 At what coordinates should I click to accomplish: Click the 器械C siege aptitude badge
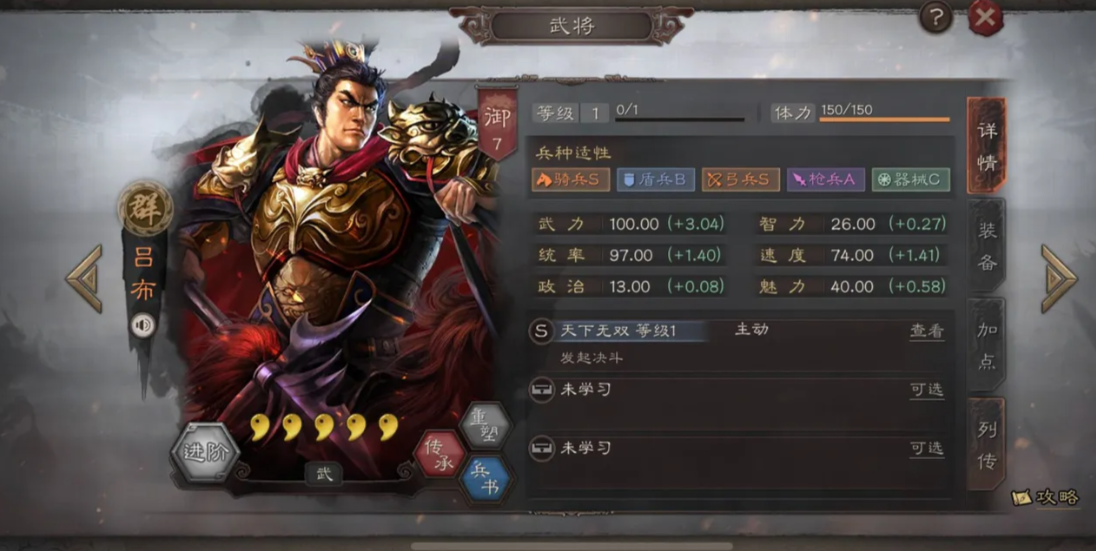(910, 180)
